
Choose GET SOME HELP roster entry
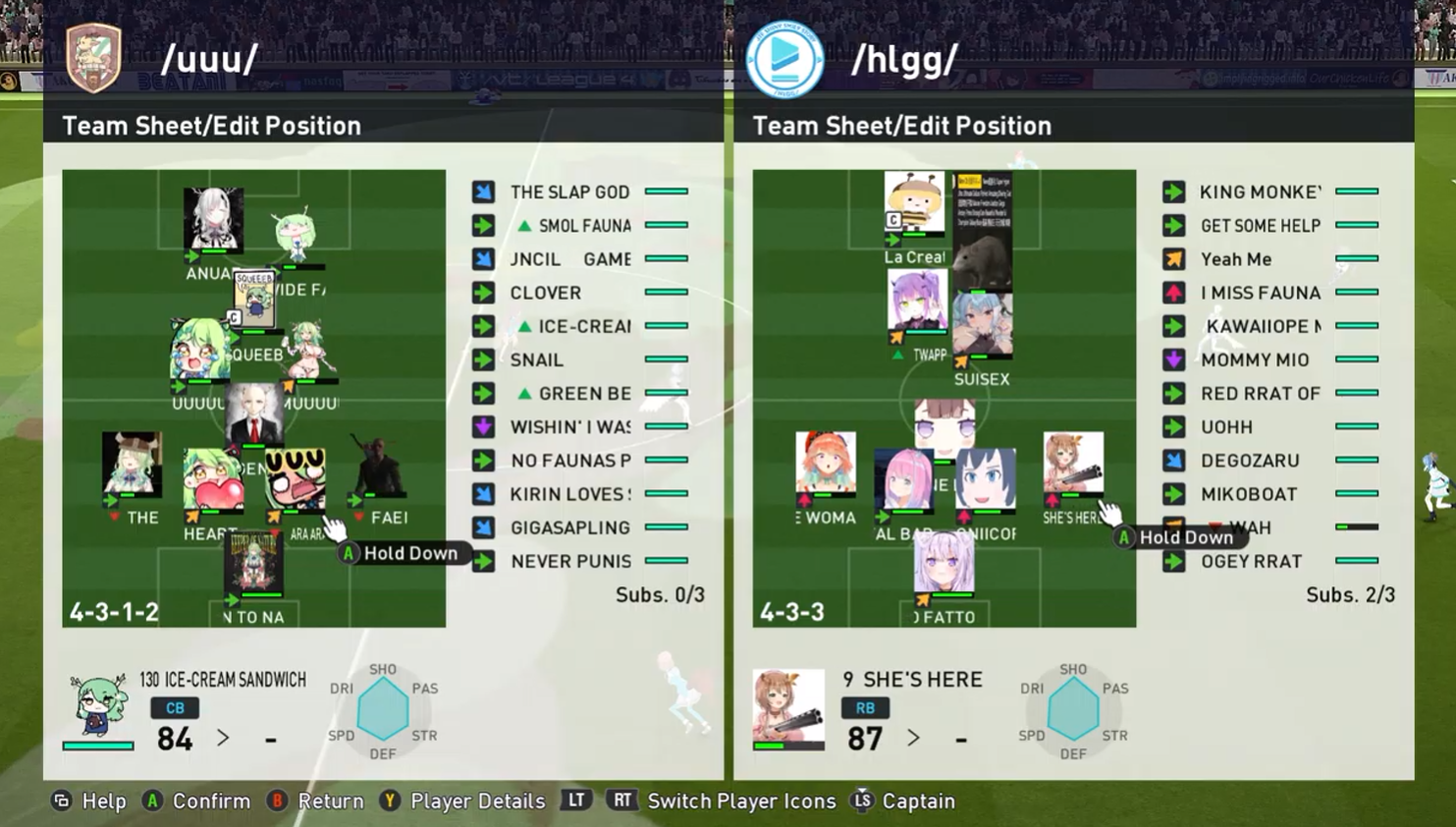click(x=1261, y=226)
